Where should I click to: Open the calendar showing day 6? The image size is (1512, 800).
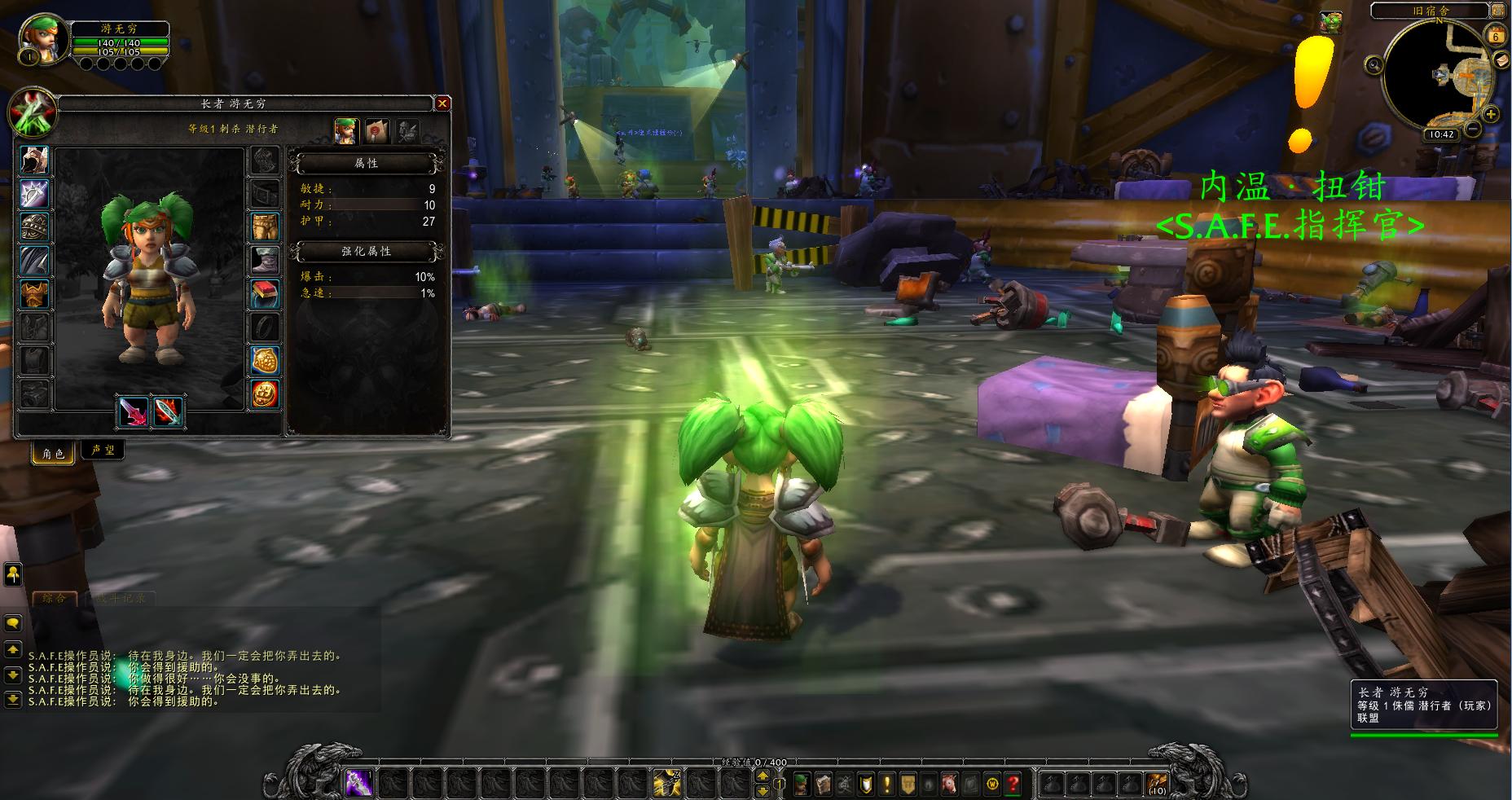click(x=1497, y=35)
